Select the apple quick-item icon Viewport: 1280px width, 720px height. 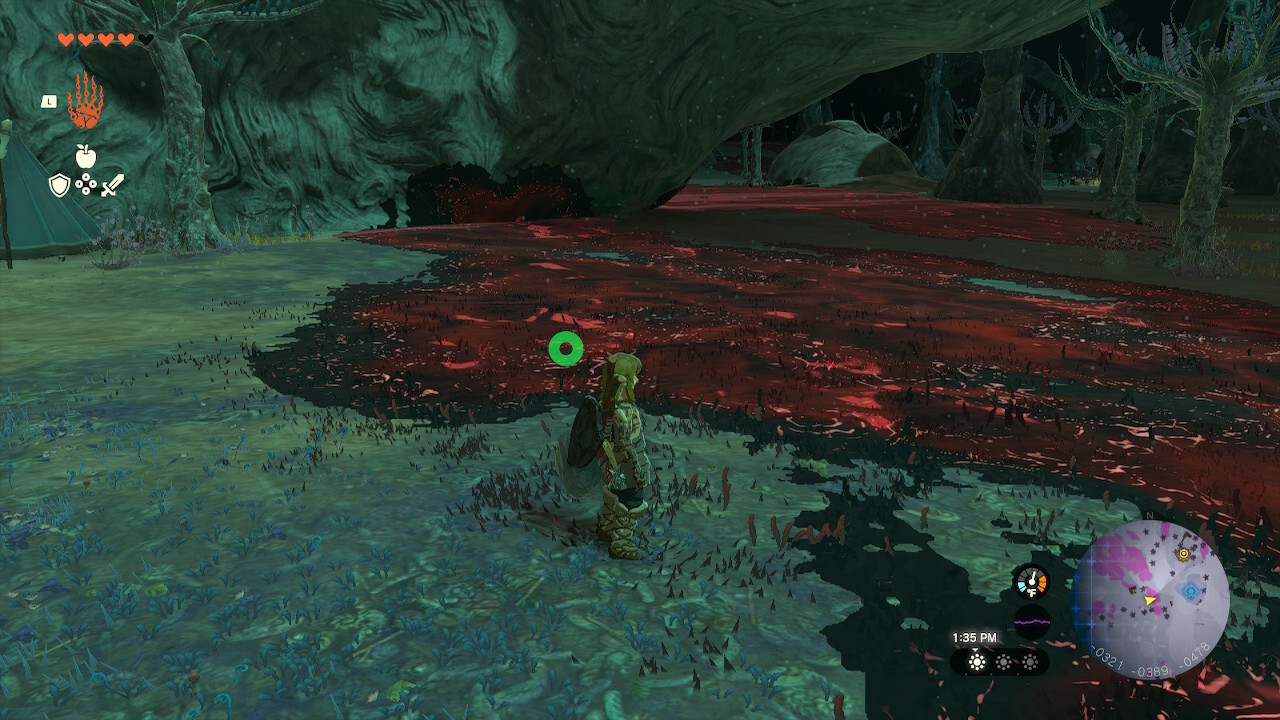pyautogui.click(x=85, y=156)
